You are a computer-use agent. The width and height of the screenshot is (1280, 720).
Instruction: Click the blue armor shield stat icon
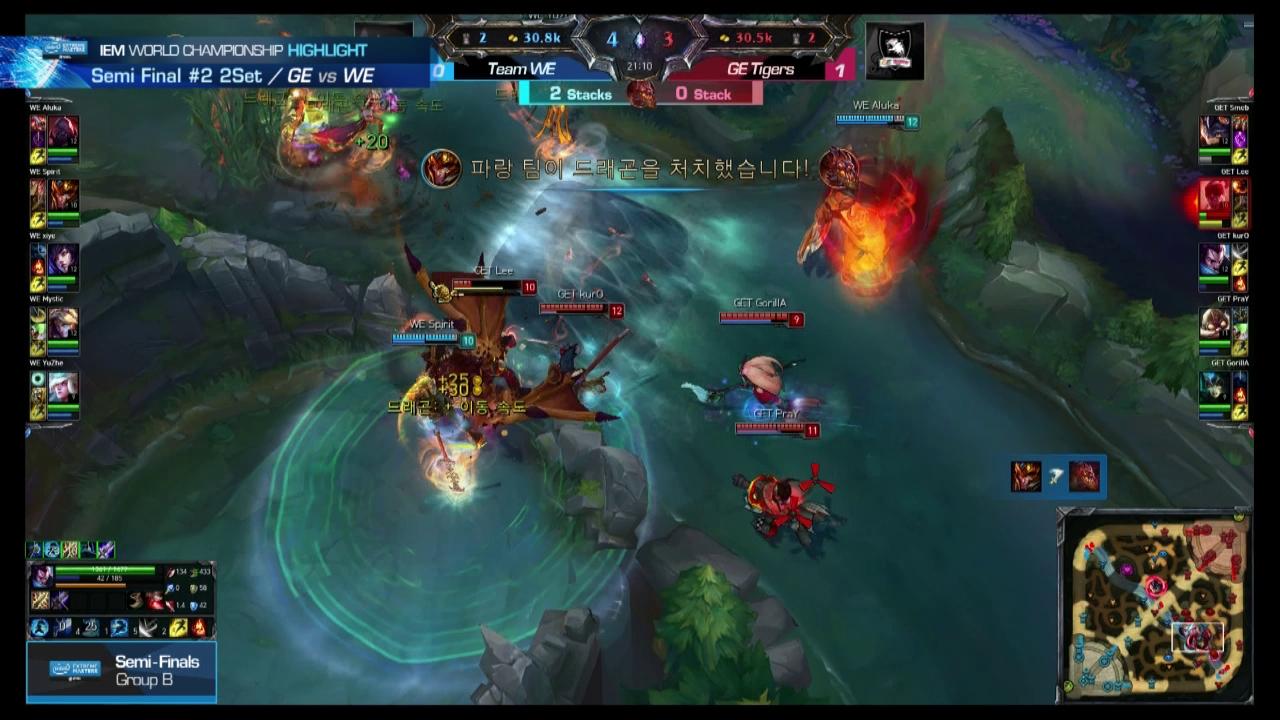[194, 606]
